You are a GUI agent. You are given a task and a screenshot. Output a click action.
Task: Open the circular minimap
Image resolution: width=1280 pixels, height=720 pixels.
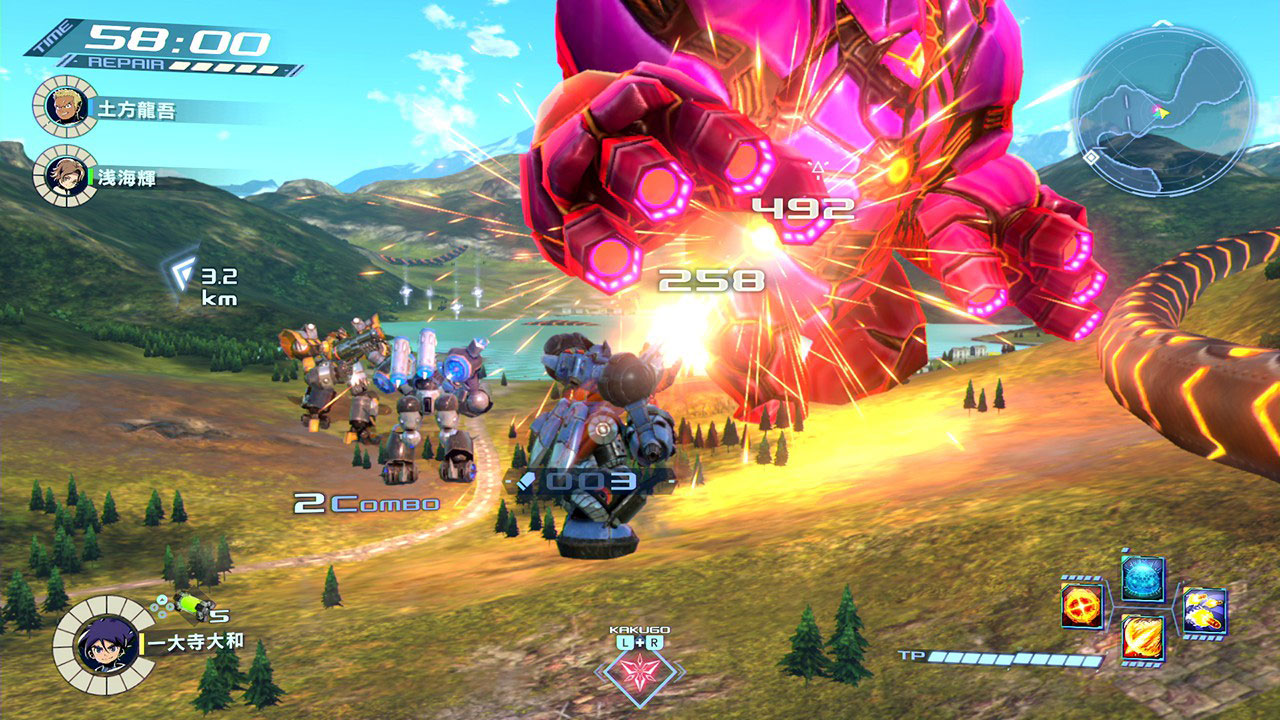click(1163, 110)
